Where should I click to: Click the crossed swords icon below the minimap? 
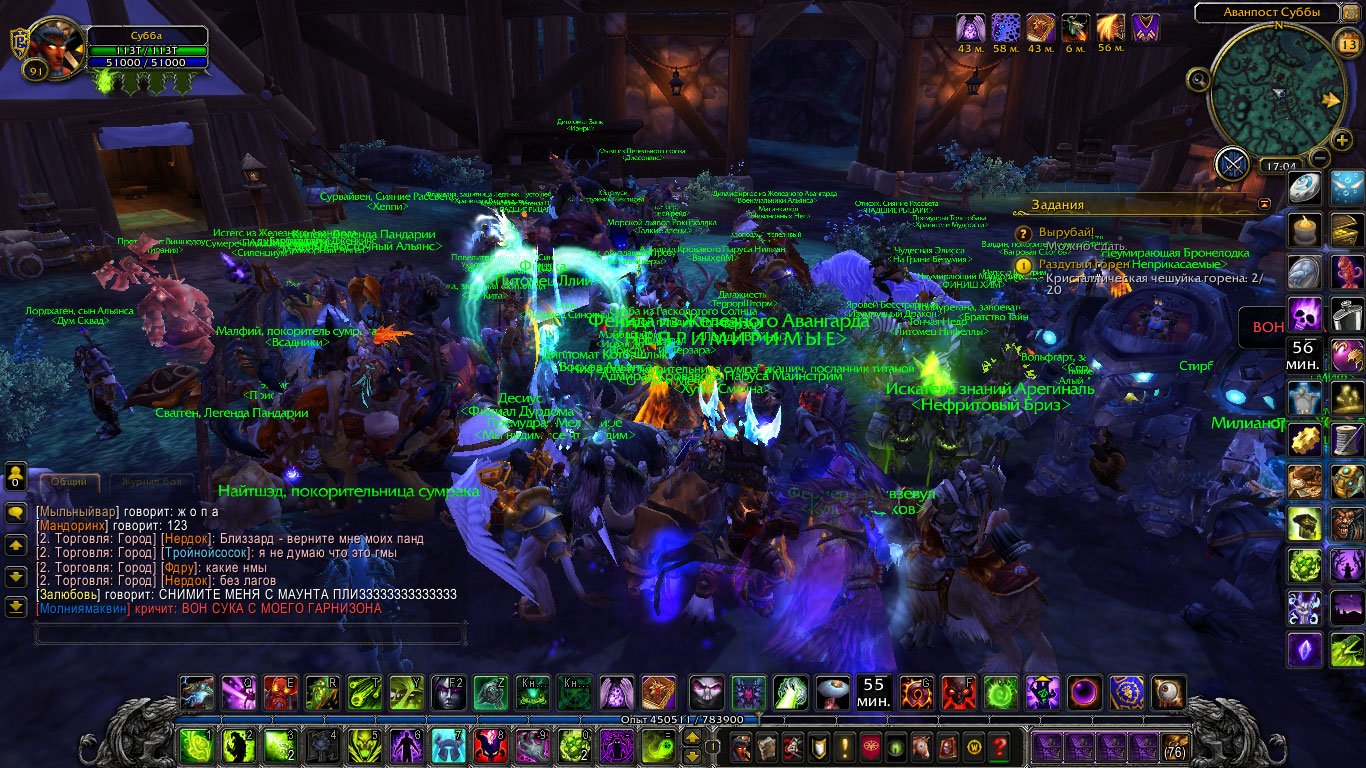tap(1230, 162)
